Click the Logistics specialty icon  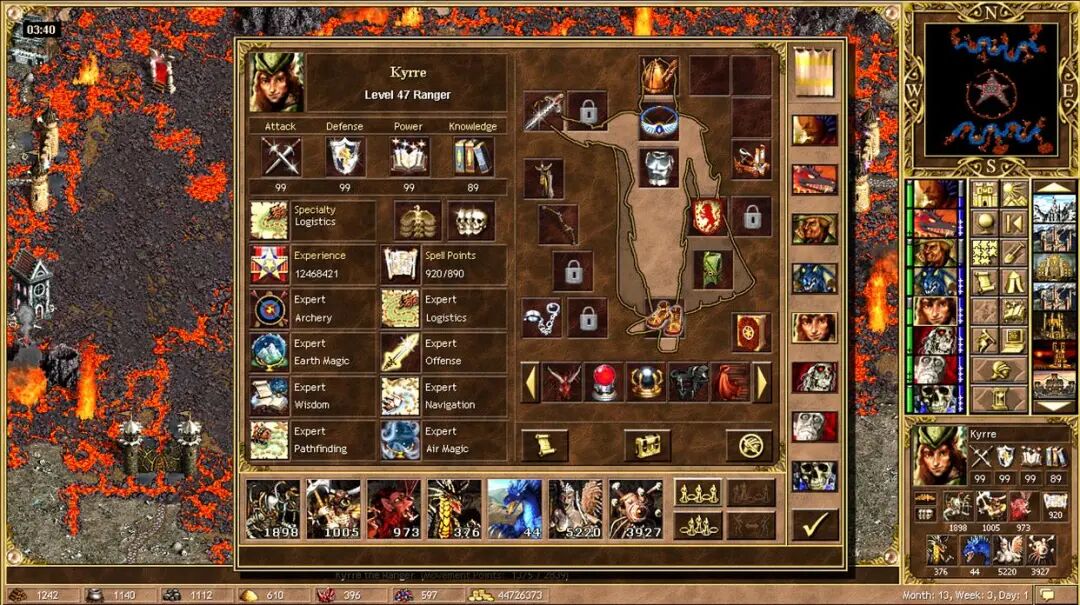click(269, 220)
